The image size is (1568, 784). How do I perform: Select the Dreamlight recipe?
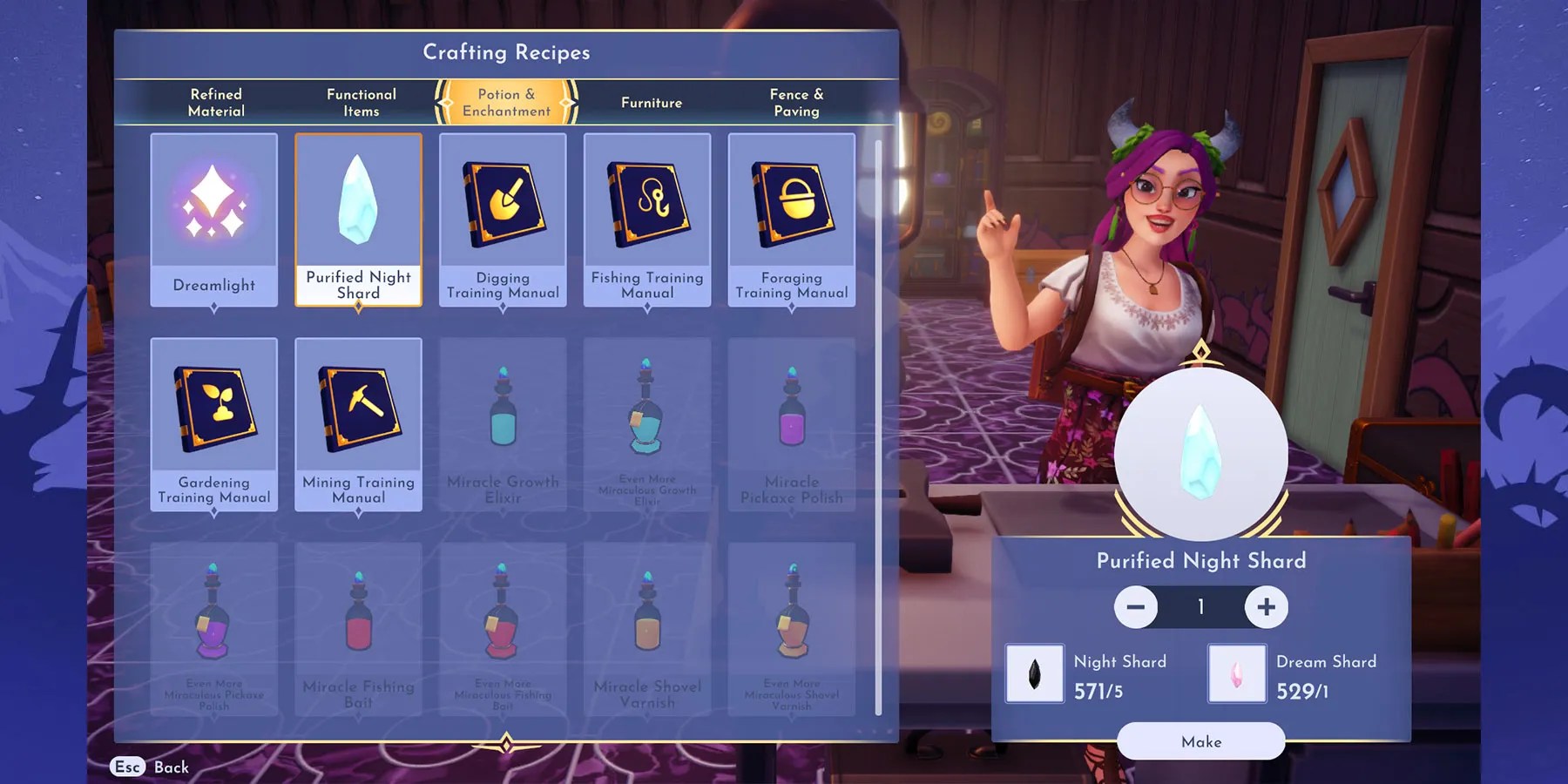pyautogui.click(x=214, y=220)
